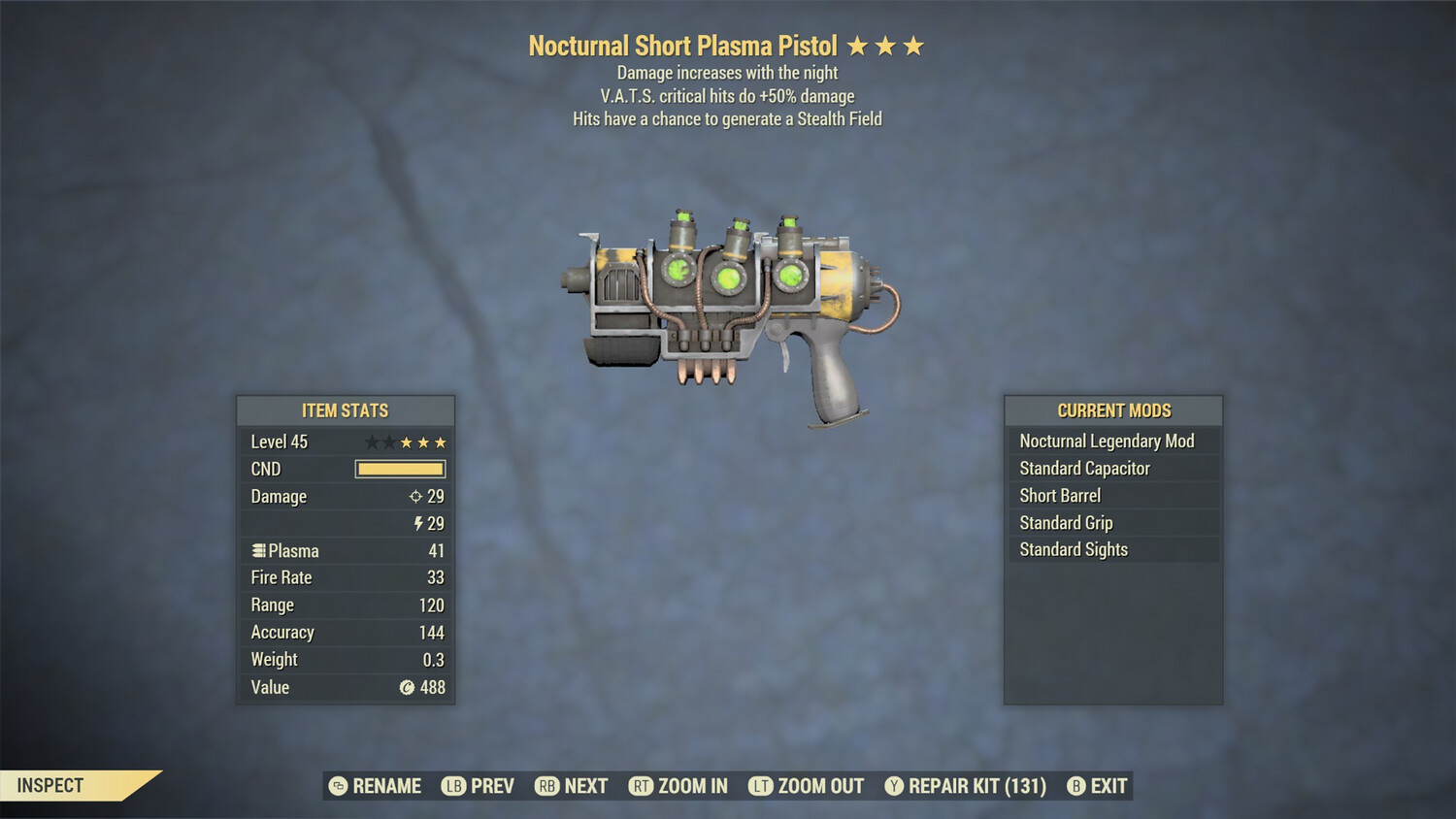
Task: Toggle a greyed-out star next to Level 45
Action: 372,442
